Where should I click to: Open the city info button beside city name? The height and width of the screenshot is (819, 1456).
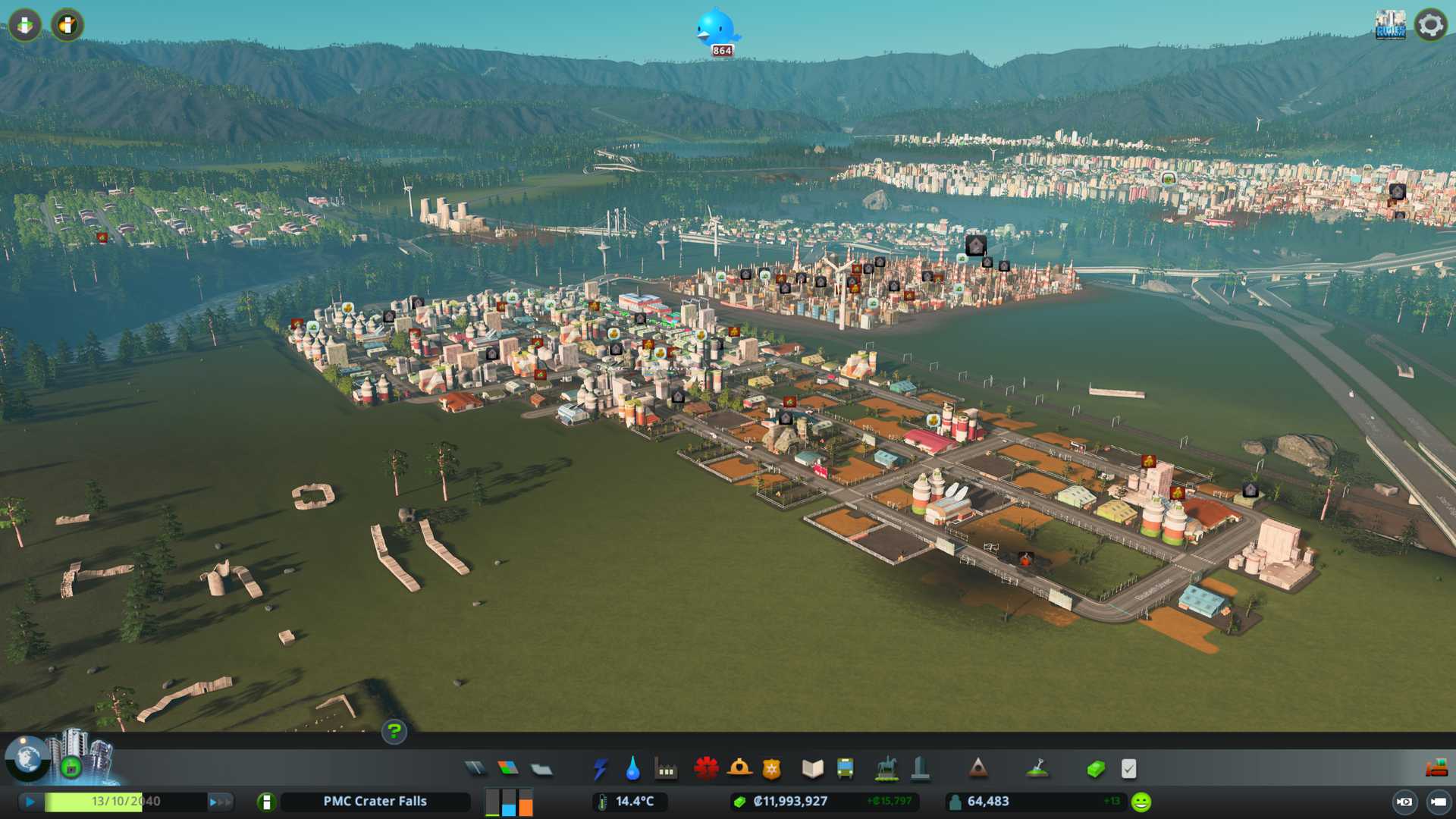coord(266,802)
